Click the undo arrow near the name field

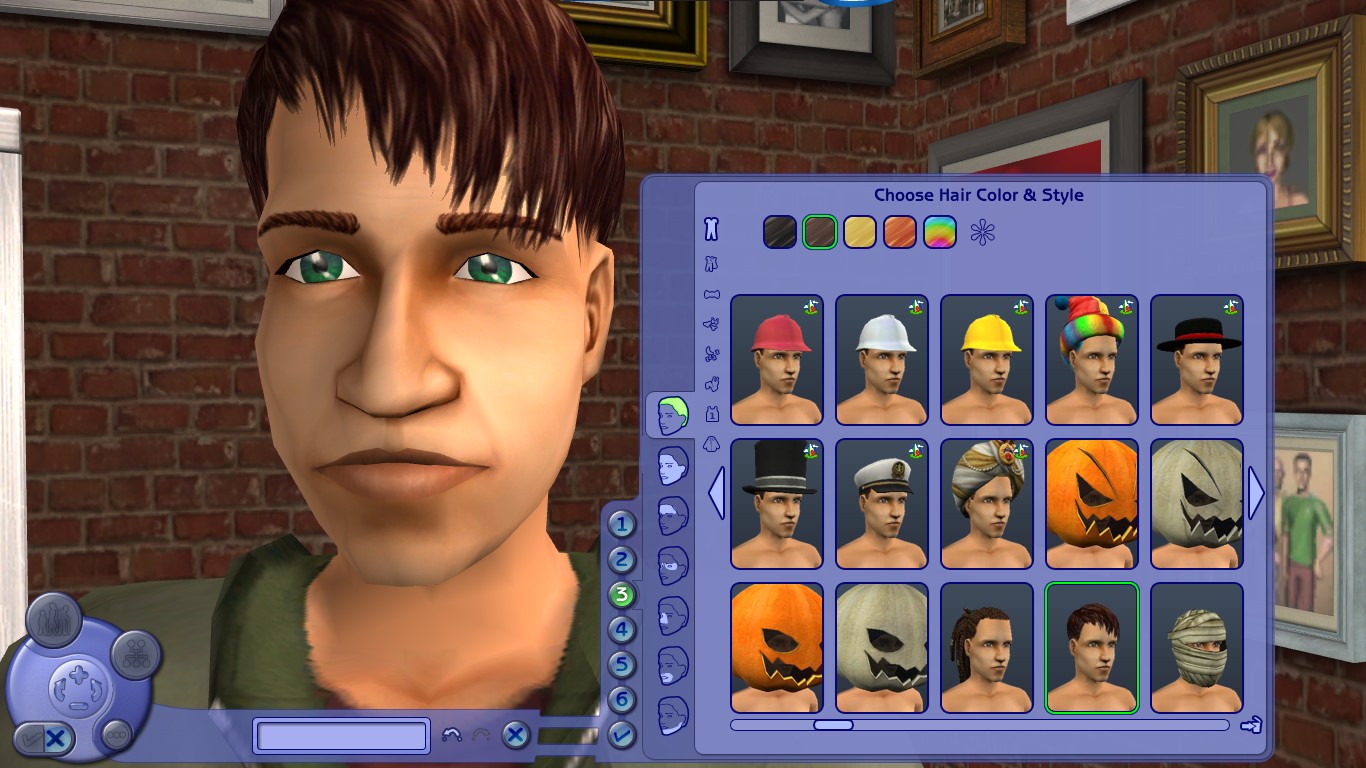[x=452, y=734]
